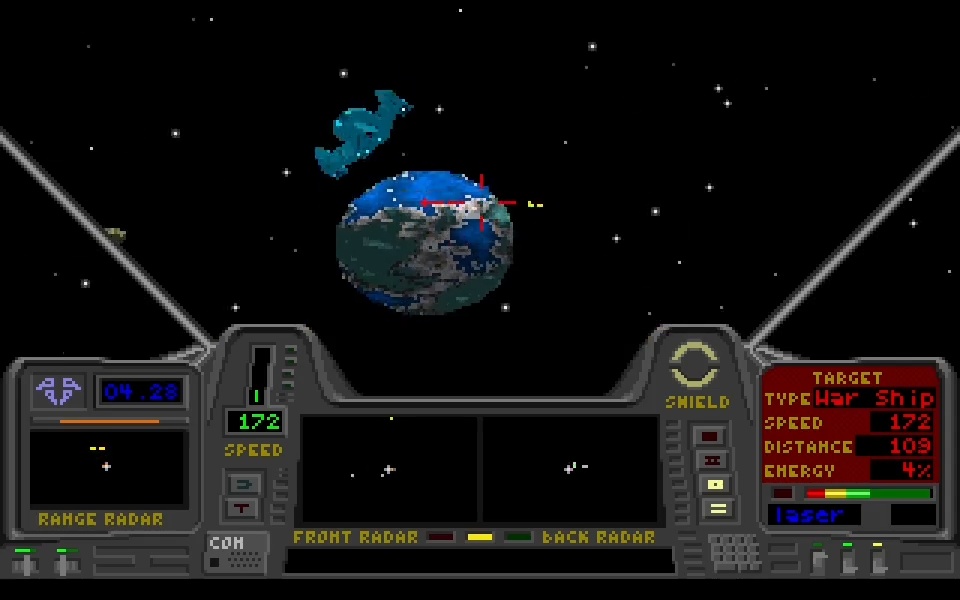The width and height of the screenshot is (960, 600).
Task: Hit the dark red square cockpit button
Action: (710, 436)
